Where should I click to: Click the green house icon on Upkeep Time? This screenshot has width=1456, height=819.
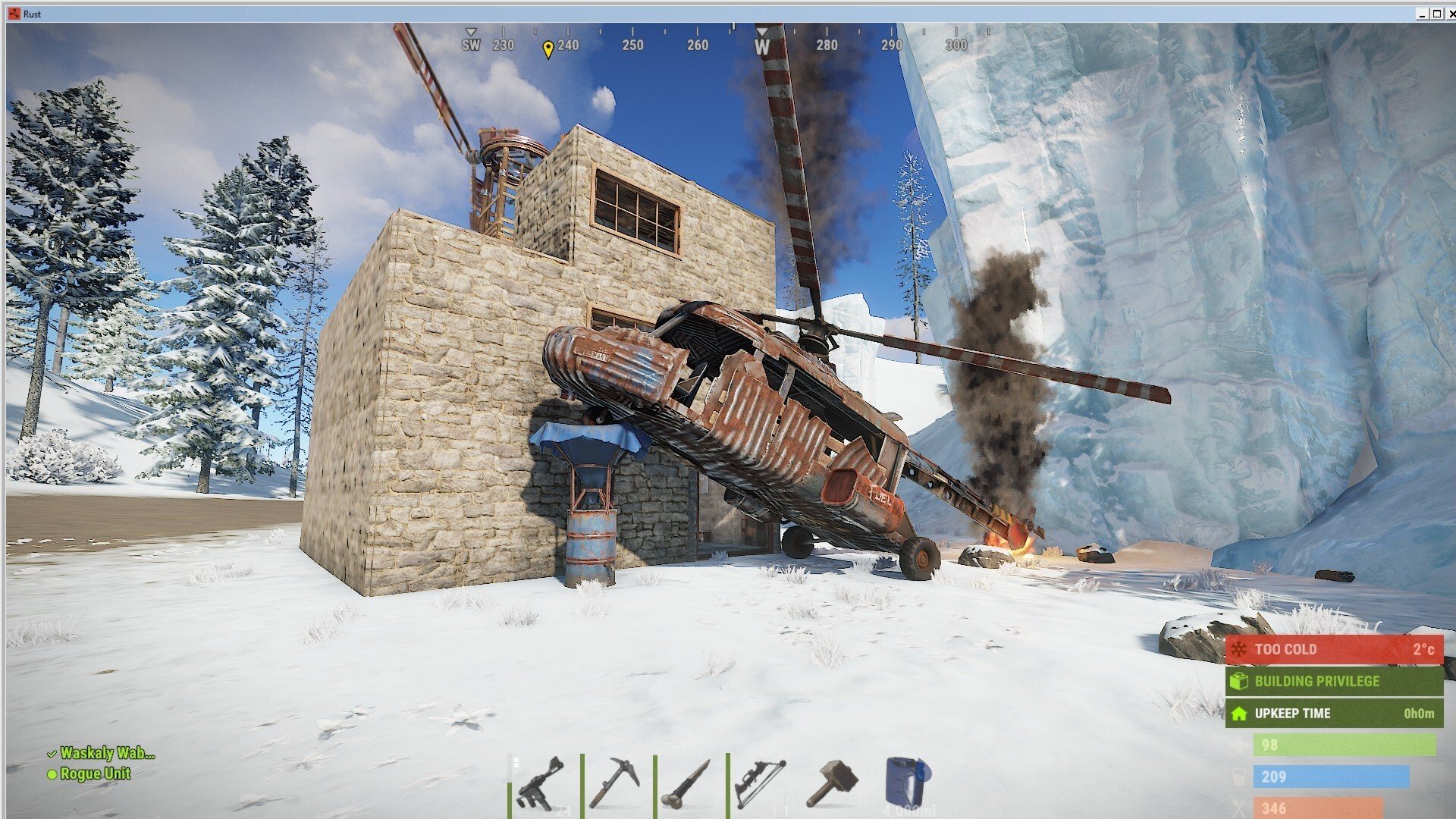pos(1238,714)
